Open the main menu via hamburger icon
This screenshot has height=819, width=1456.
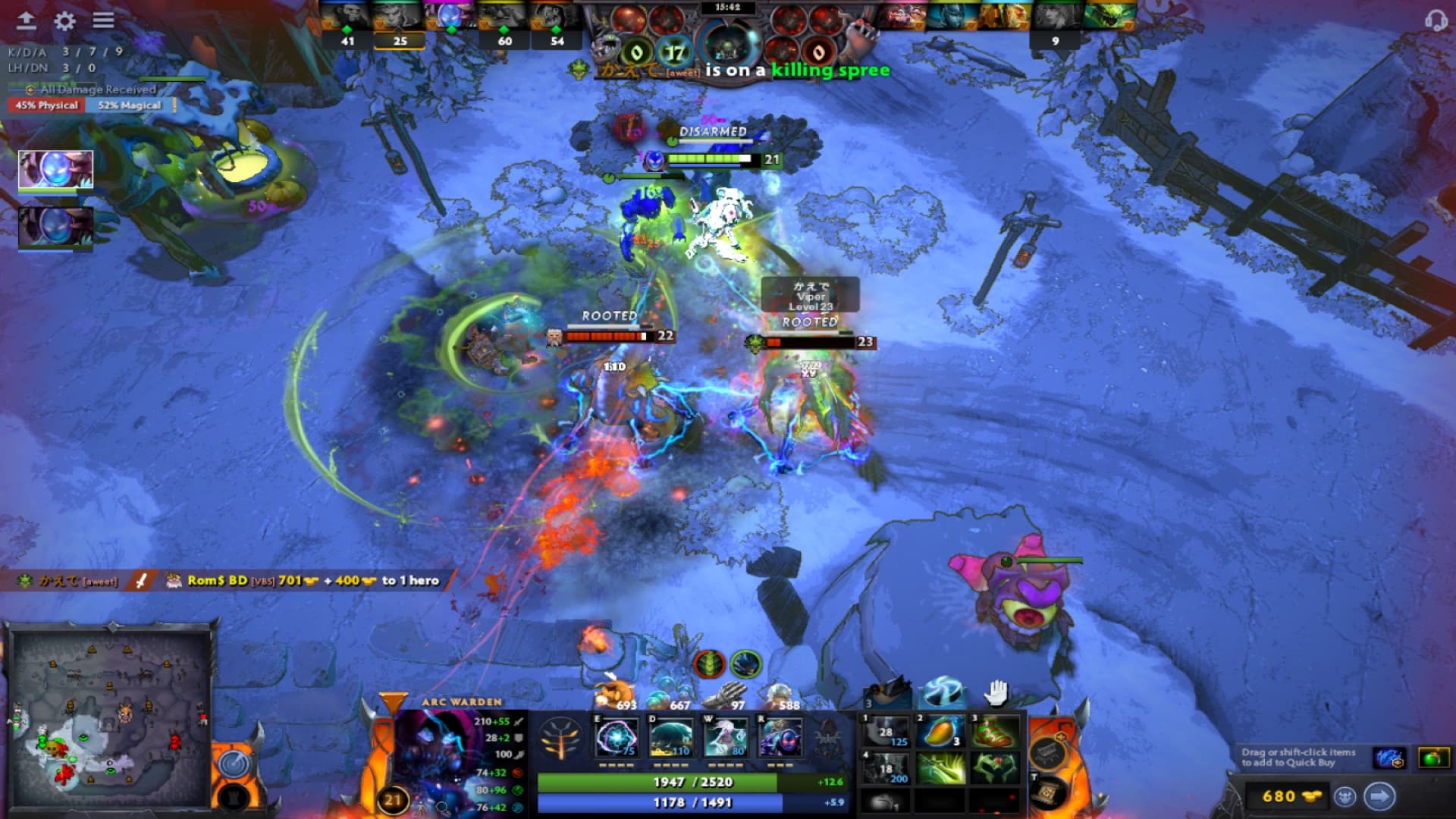click(x=102, y=19)
